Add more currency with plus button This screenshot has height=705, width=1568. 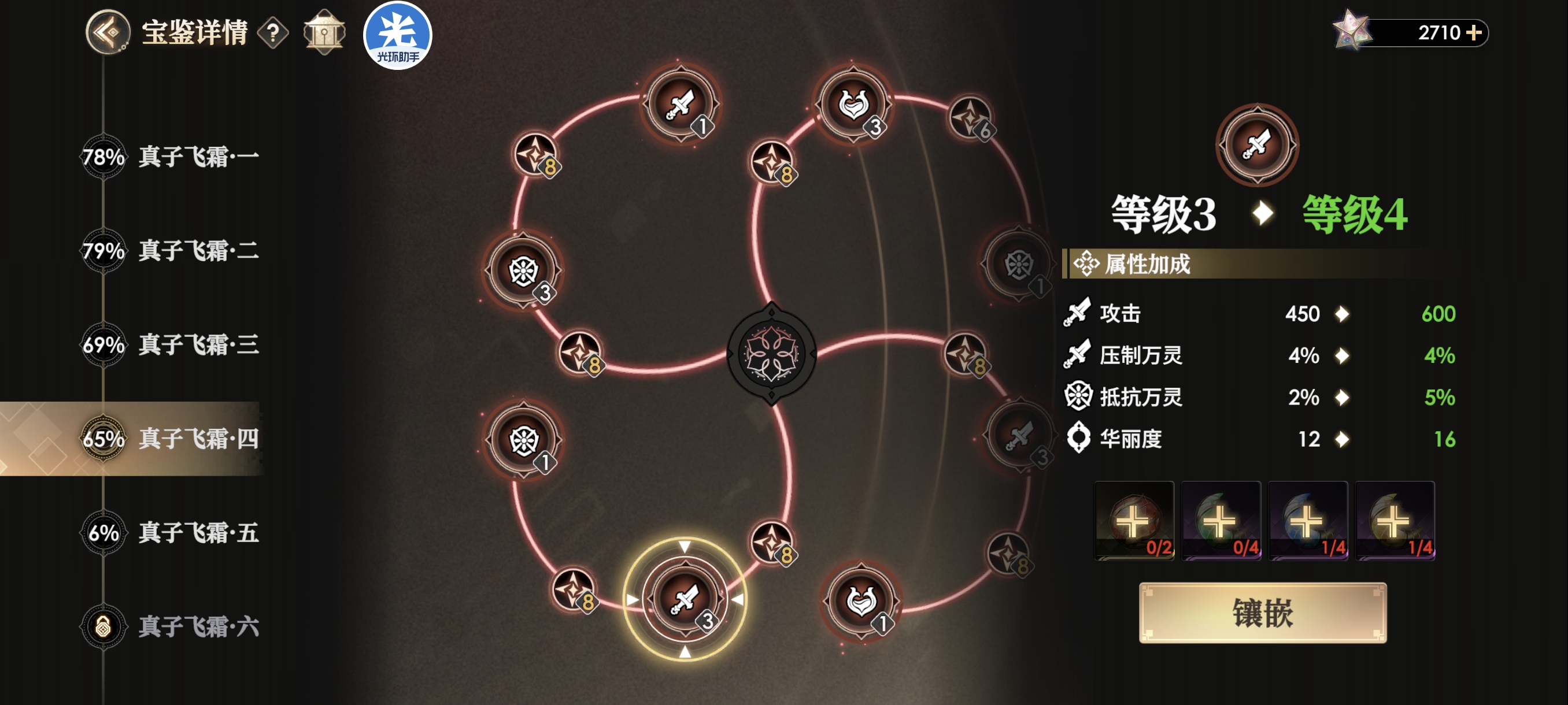coord(1474,32)
